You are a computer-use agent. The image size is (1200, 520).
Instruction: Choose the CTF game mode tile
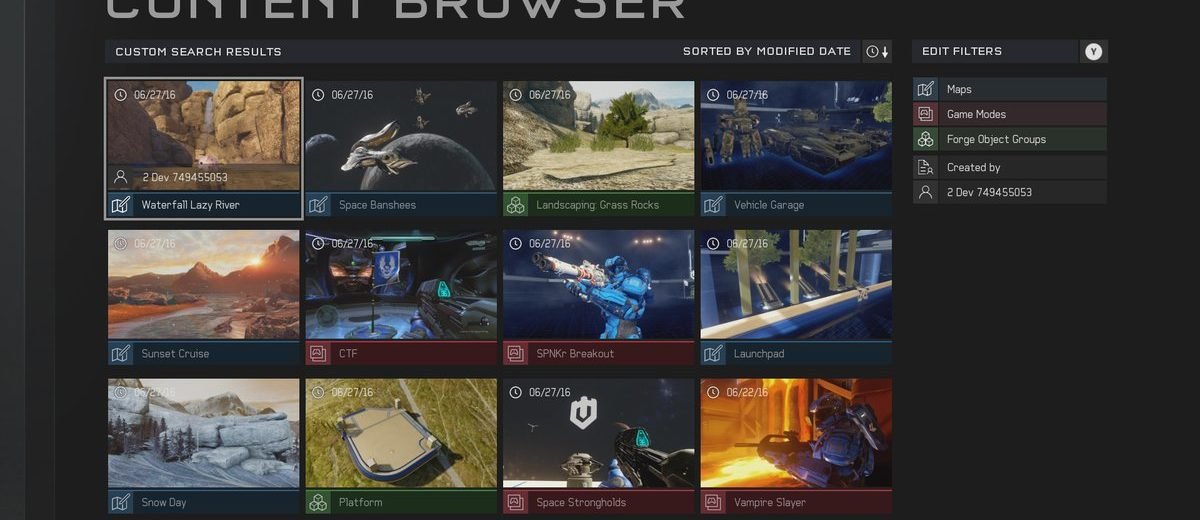pyautogui.click(x=400, y=296)
